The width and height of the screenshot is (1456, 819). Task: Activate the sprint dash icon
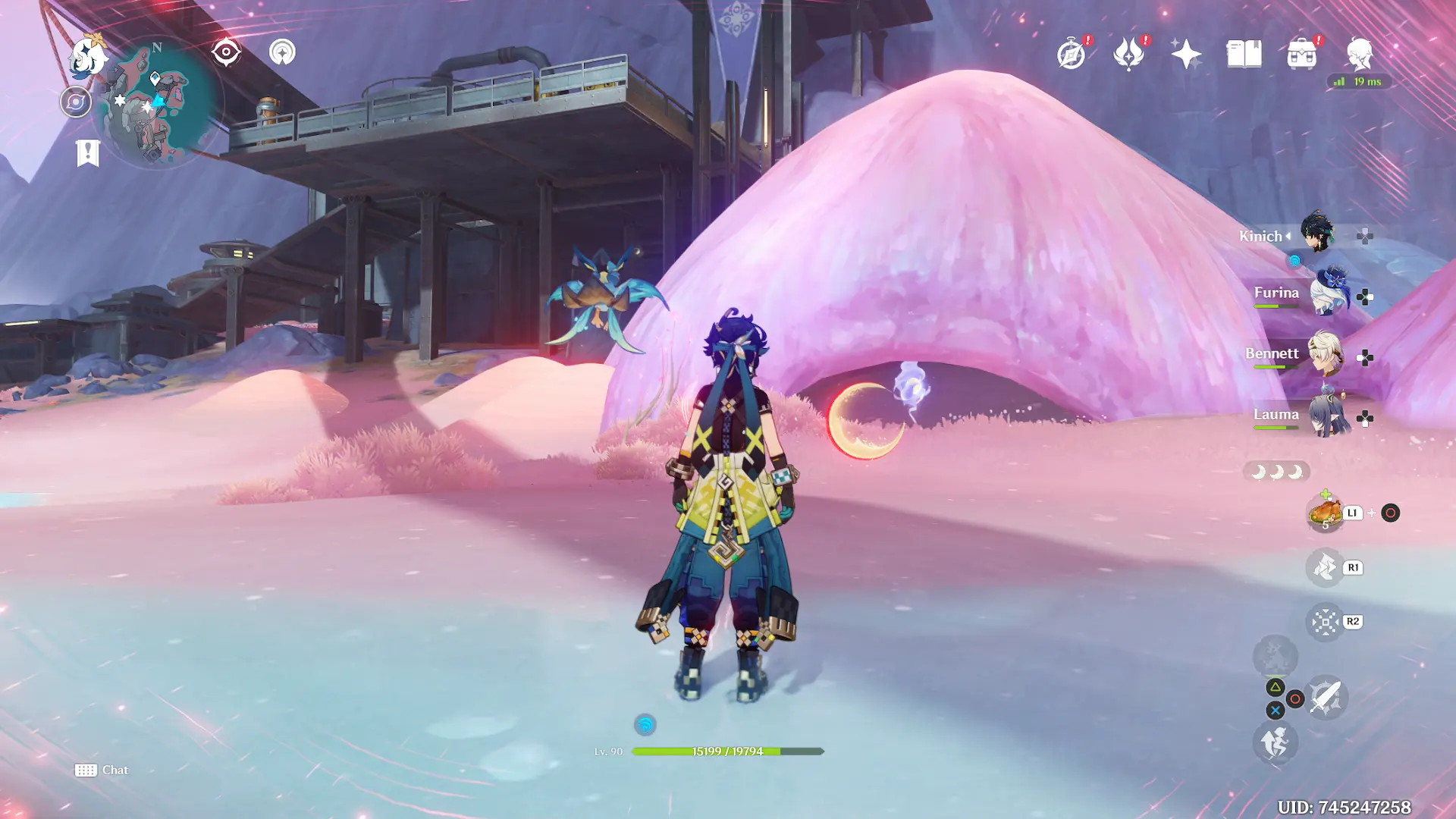(1275, 742)
